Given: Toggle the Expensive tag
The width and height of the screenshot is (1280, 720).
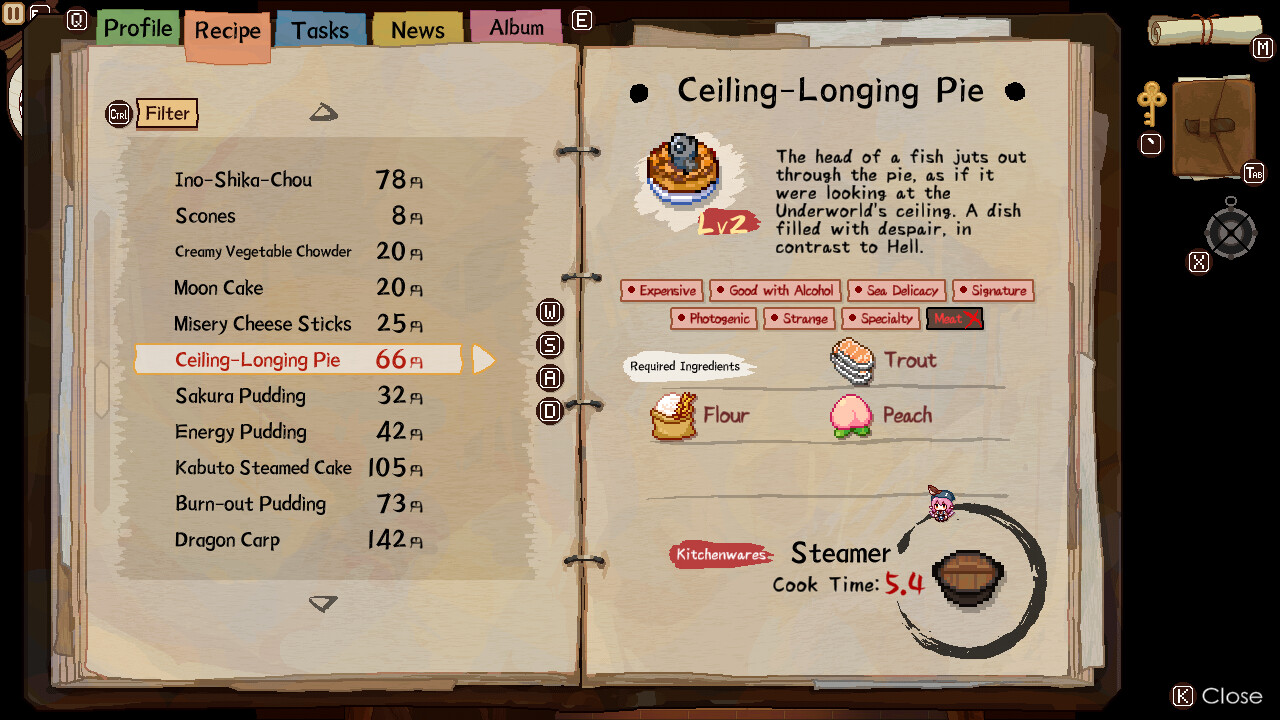Looking at the screenshot, I should (x=661, y=290).
